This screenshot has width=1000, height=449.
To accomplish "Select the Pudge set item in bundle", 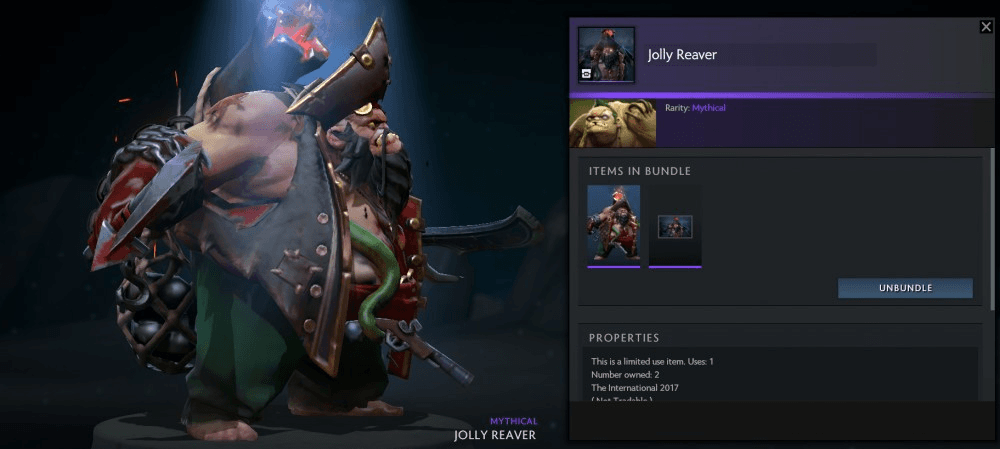I will [614, 226].
